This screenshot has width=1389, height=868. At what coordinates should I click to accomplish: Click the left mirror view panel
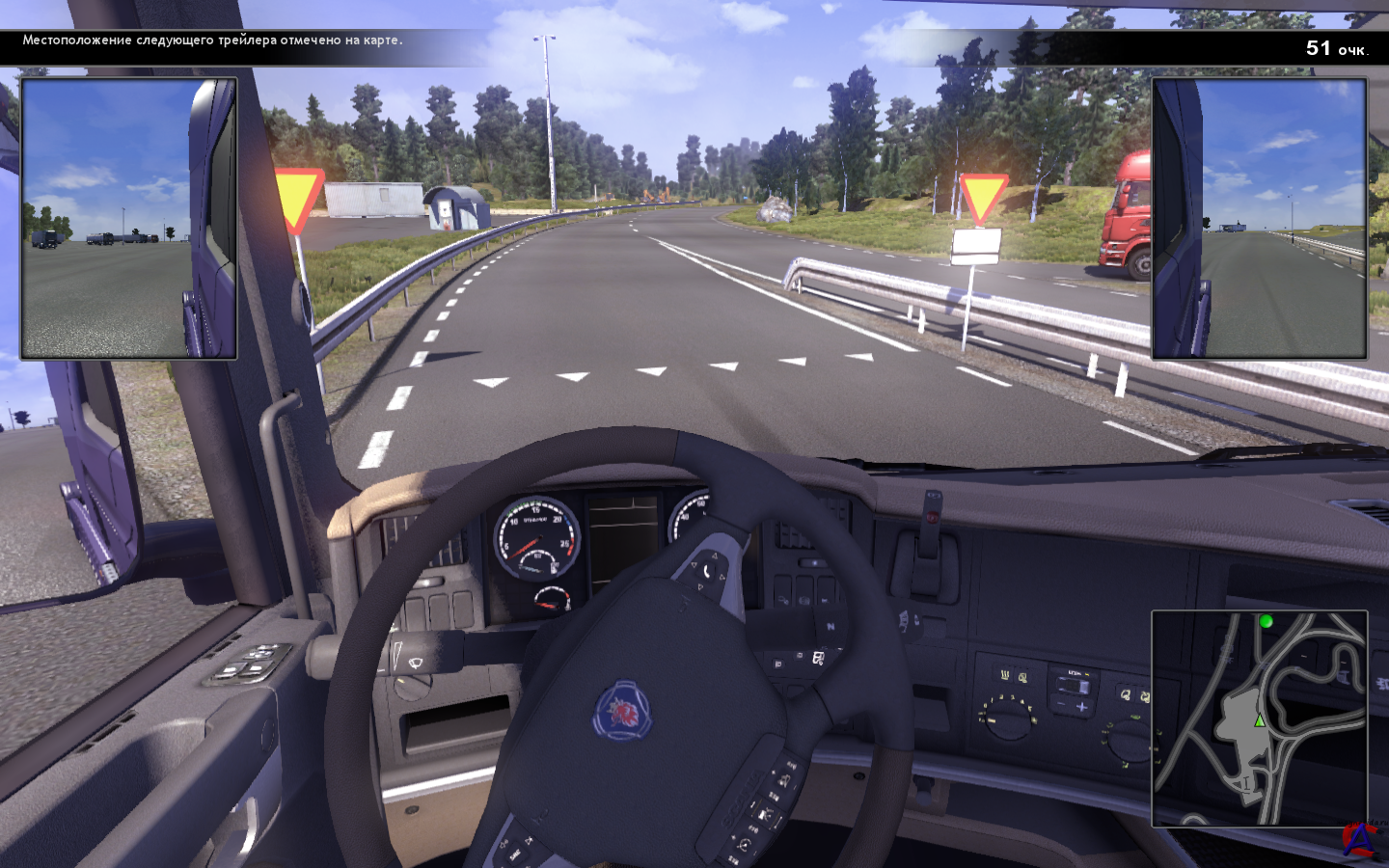128,219
